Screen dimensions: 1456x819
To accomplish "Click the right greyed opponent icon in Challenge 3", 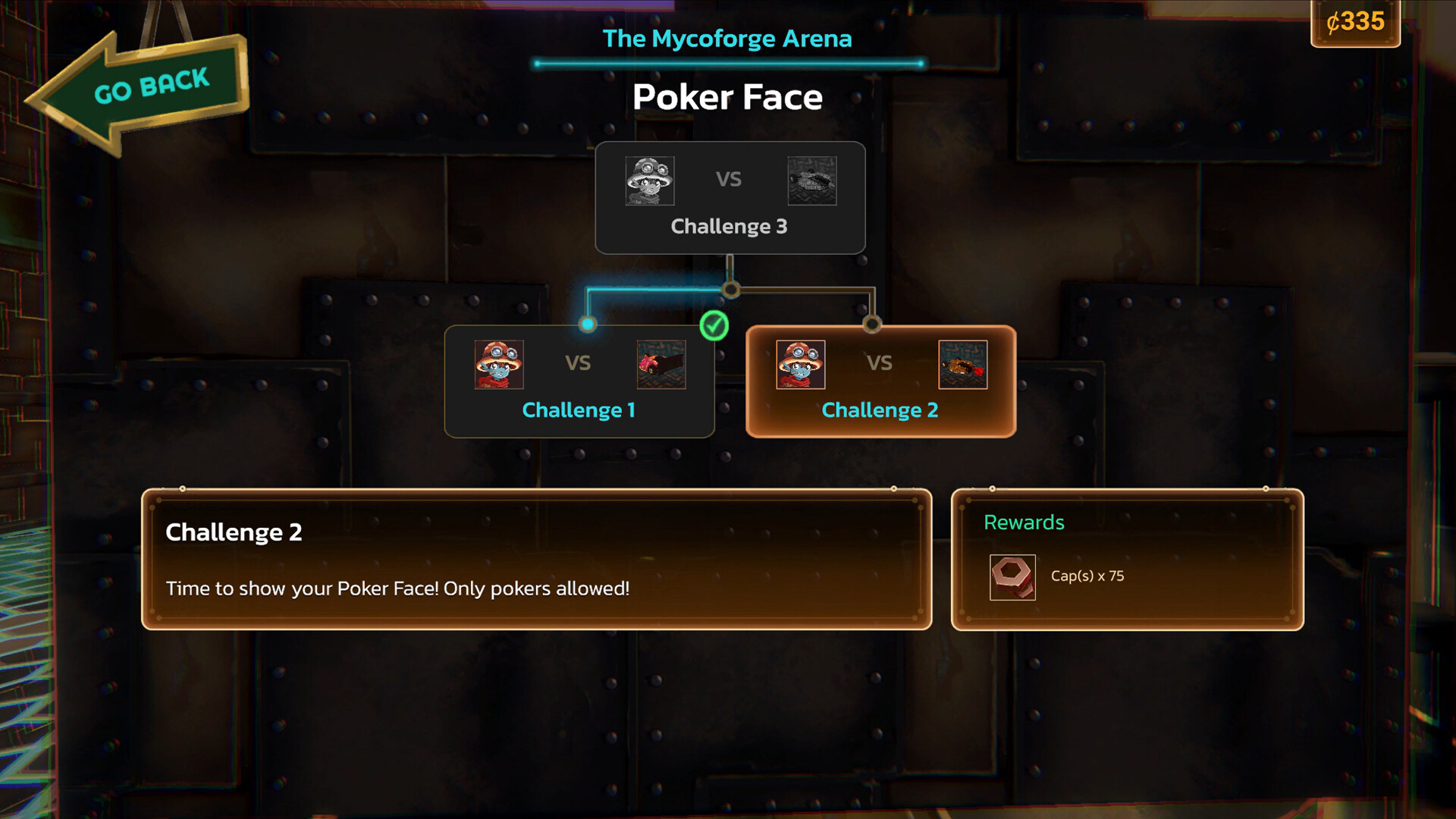I will pyautogui.click(x=811, y=181).
